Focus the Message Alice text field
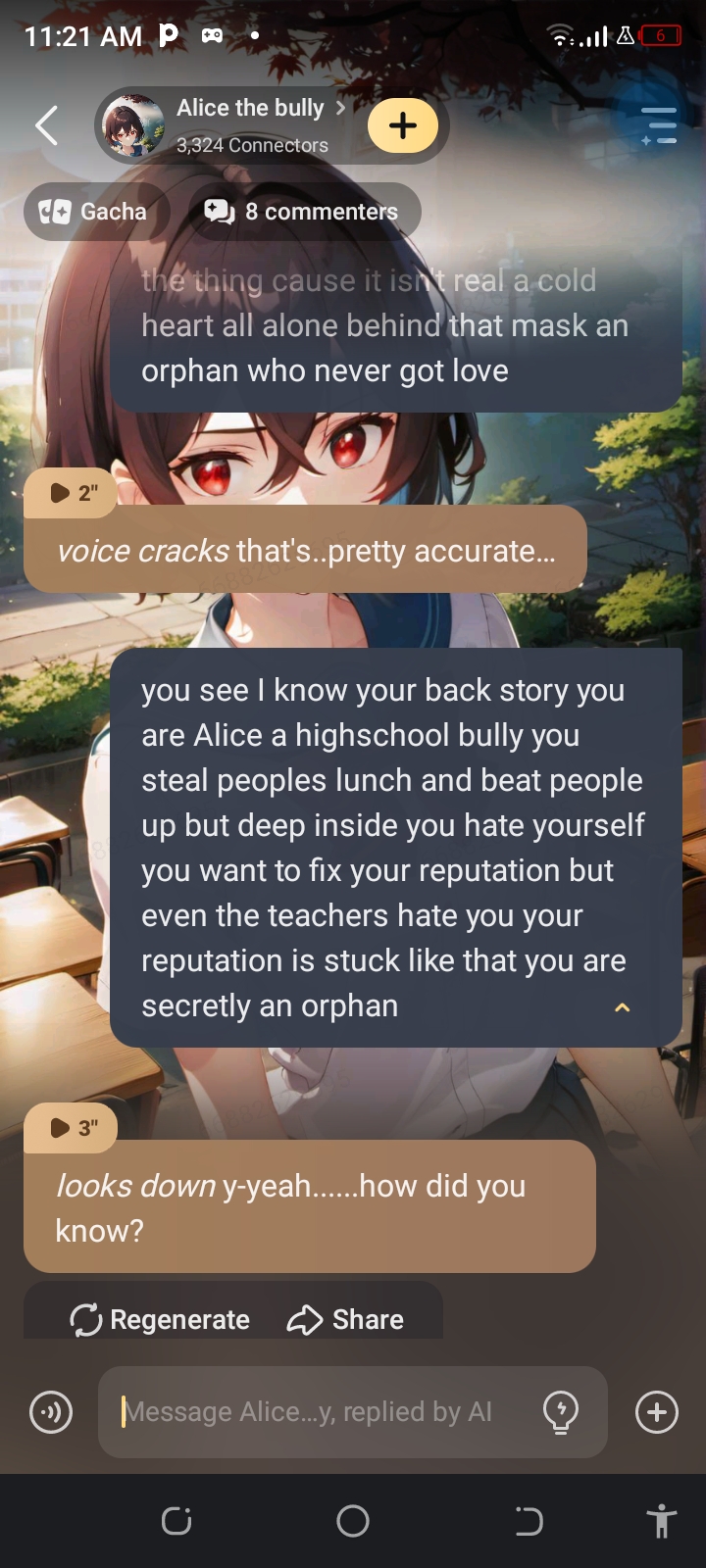Screen dimensions: 706x1568 pos(314,1412)
